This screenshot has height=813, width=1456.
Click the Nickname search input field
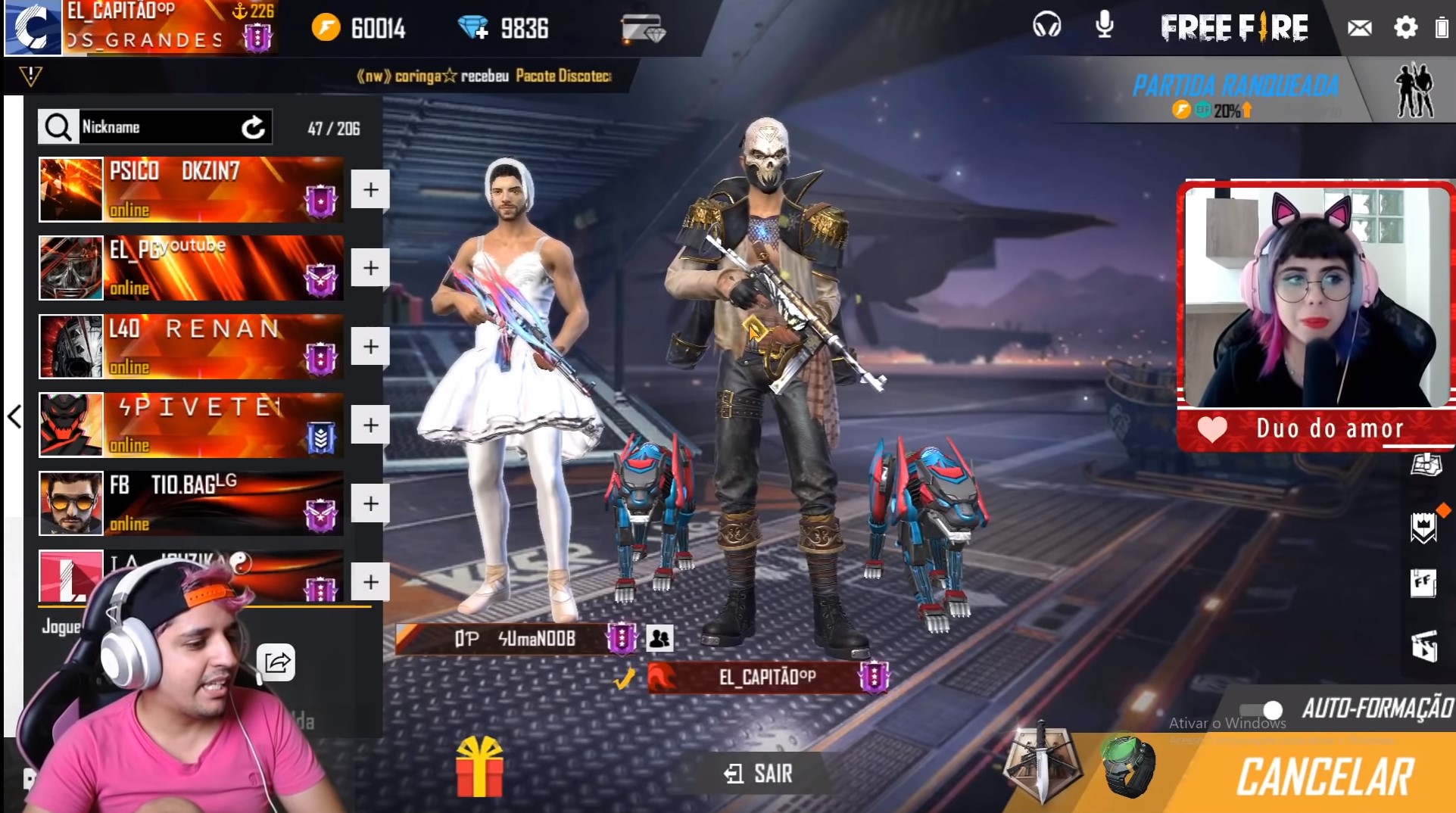159,126
